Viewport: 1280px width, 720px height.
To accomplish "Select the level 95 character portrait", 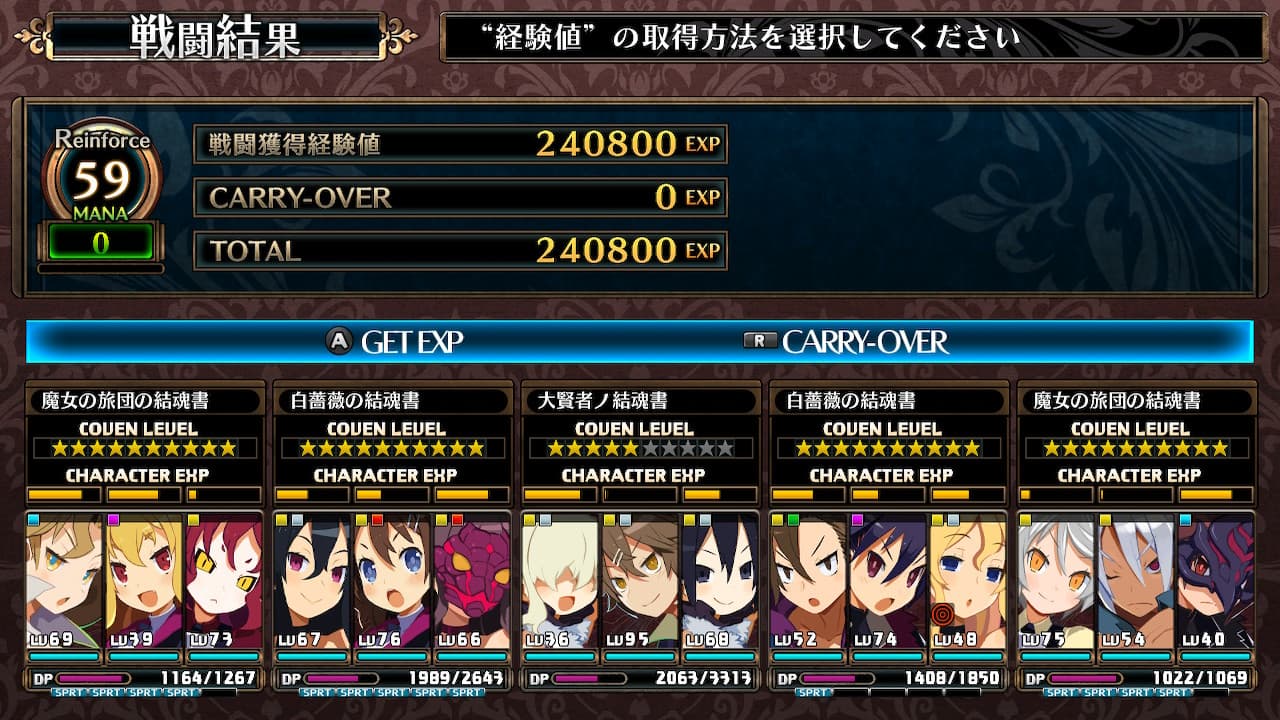I will [640, 580].
